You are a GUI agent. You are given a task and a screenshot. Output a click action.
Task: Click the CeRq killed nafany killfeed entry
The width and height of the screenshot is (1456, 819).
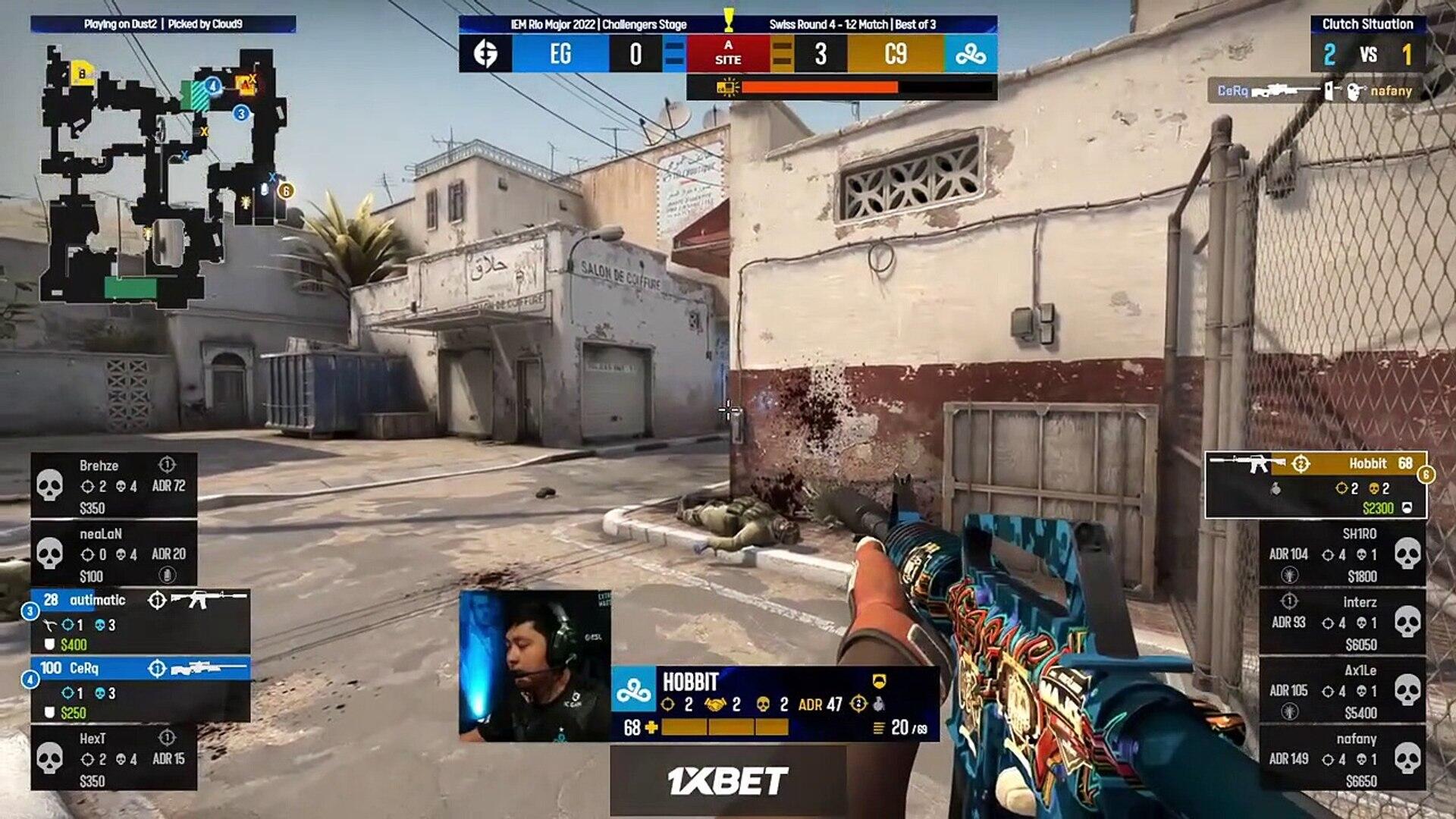coord(1315,91)
